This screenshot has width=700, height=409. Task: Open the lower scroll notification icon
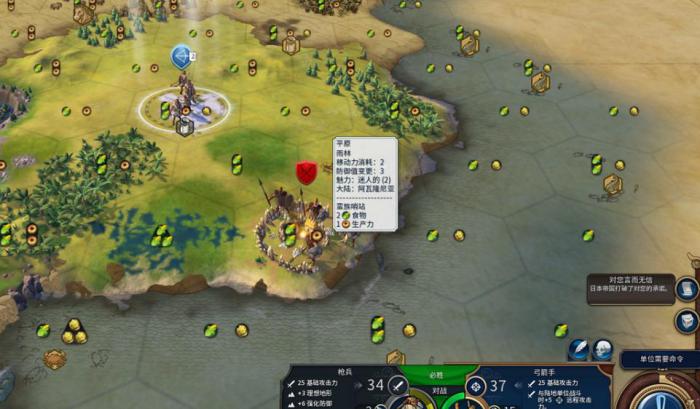pyautogui.click(x=687, y=321)
